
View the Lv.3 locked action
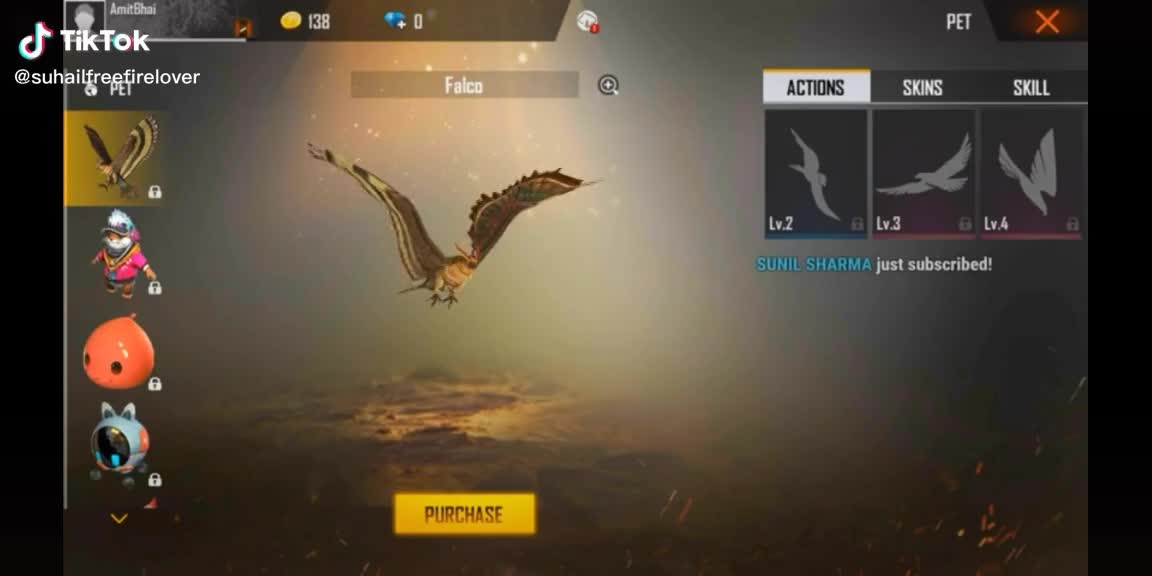point(923,175)
